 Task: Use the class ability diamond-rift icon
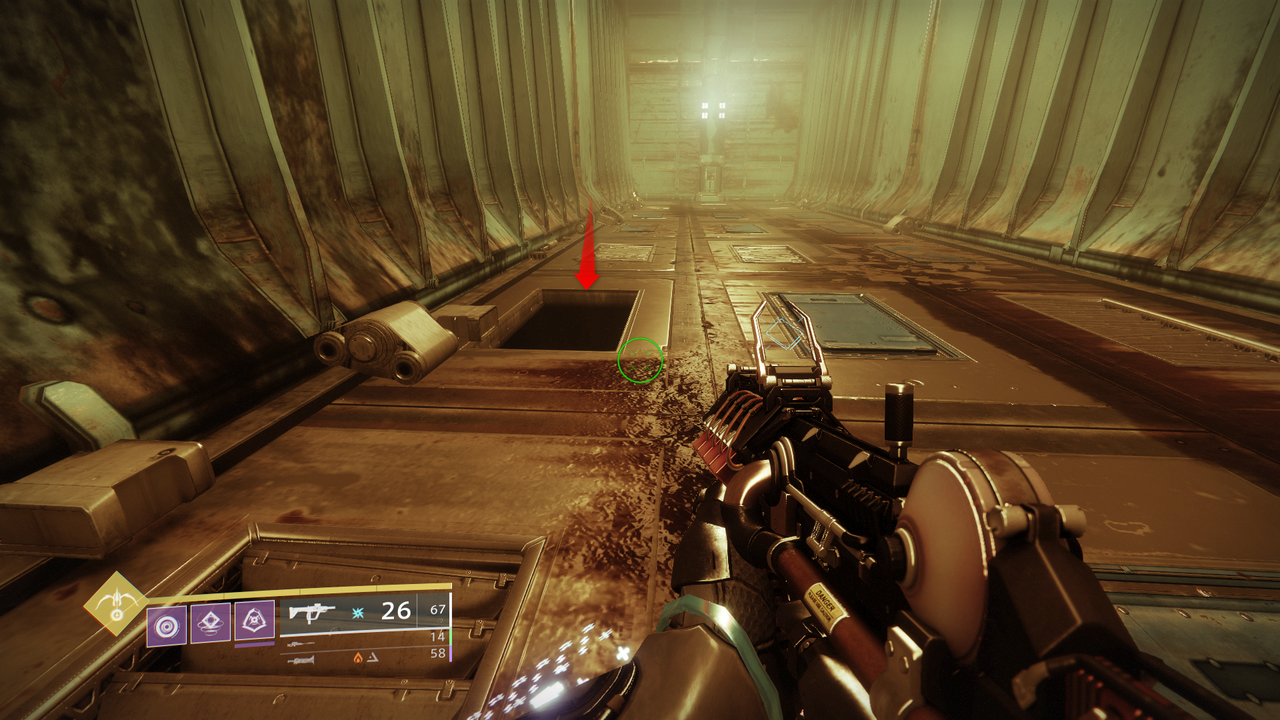[210, 622]
